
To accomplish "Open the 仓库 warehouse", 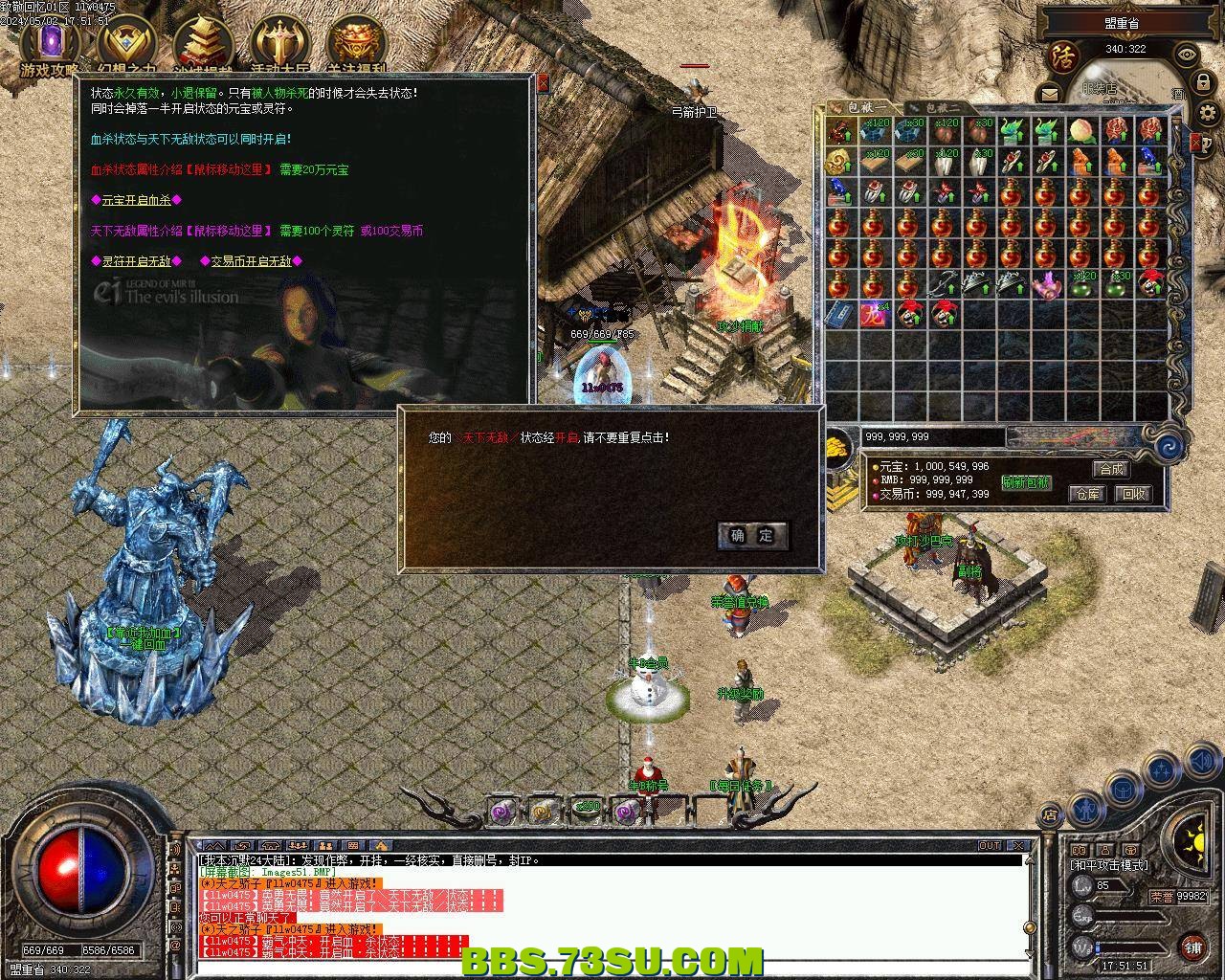I will pos(1087,494).
